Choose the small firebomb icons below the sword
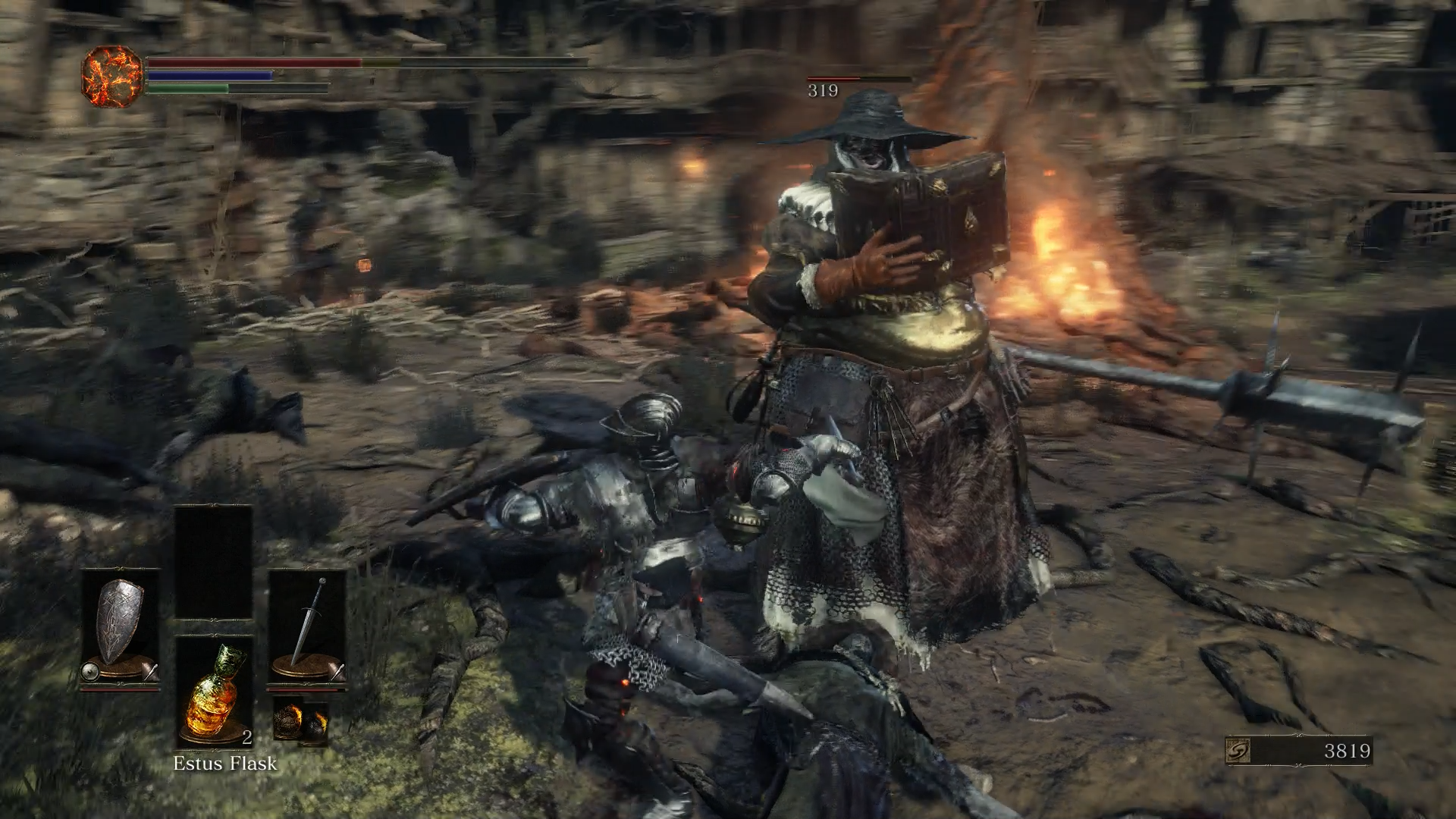 point(300,721)
